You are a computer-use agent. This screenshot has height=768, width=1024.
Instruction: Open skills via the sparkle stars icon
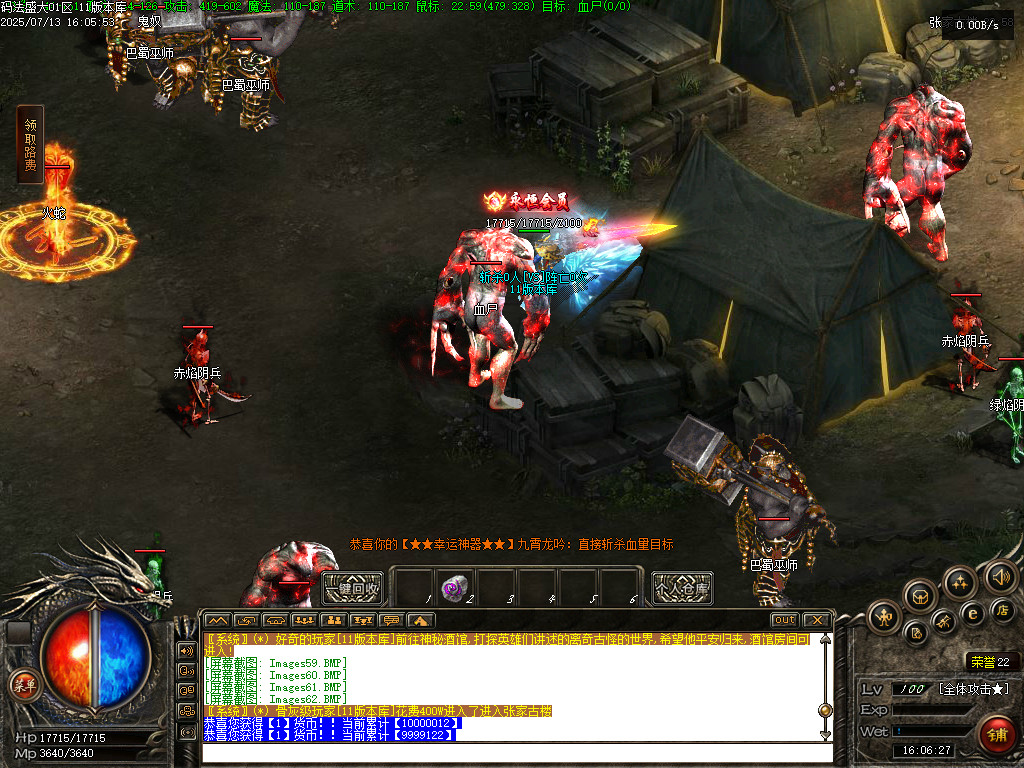point(960,582)
